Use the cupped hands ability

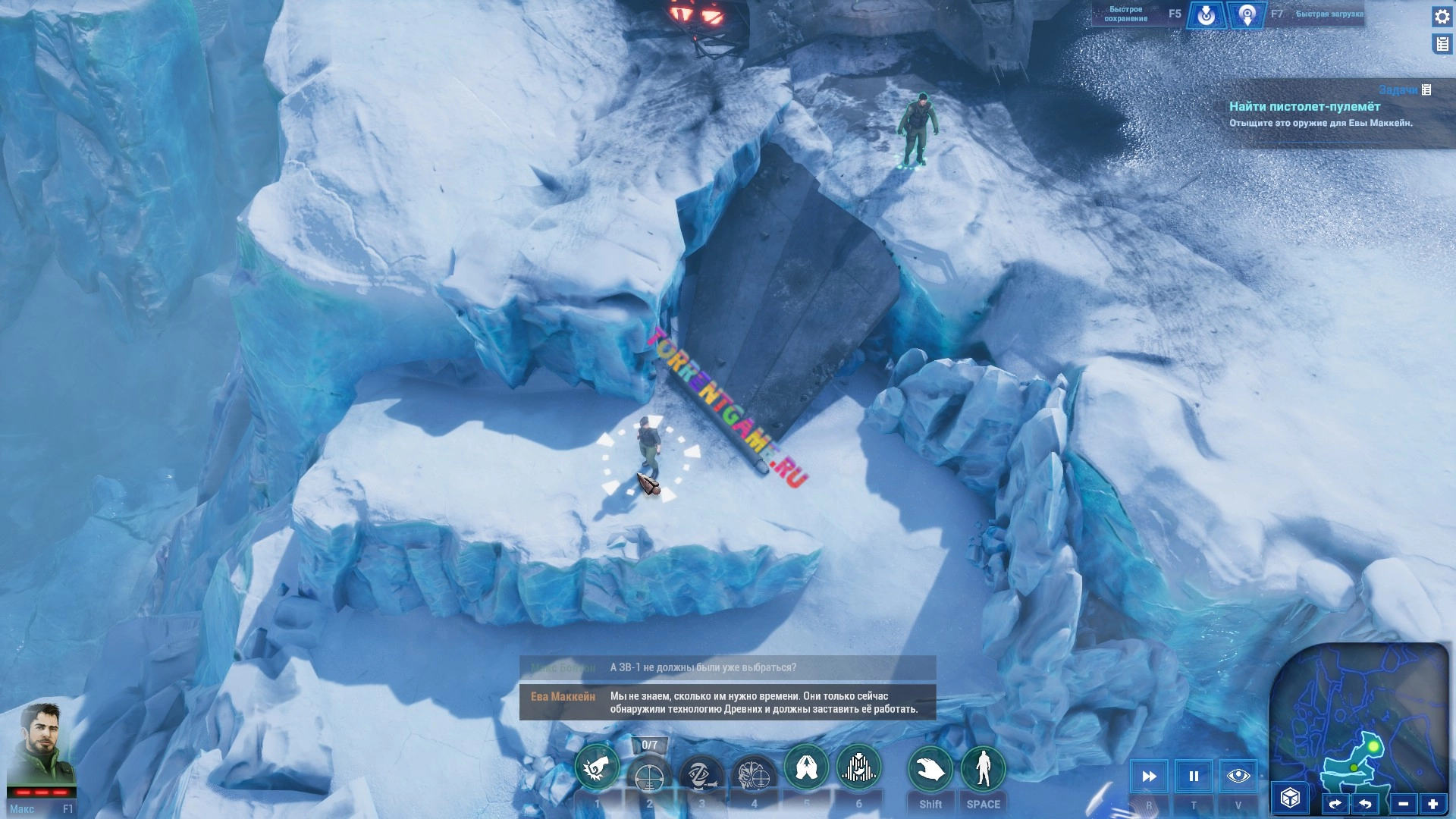(x=806, y=767)
